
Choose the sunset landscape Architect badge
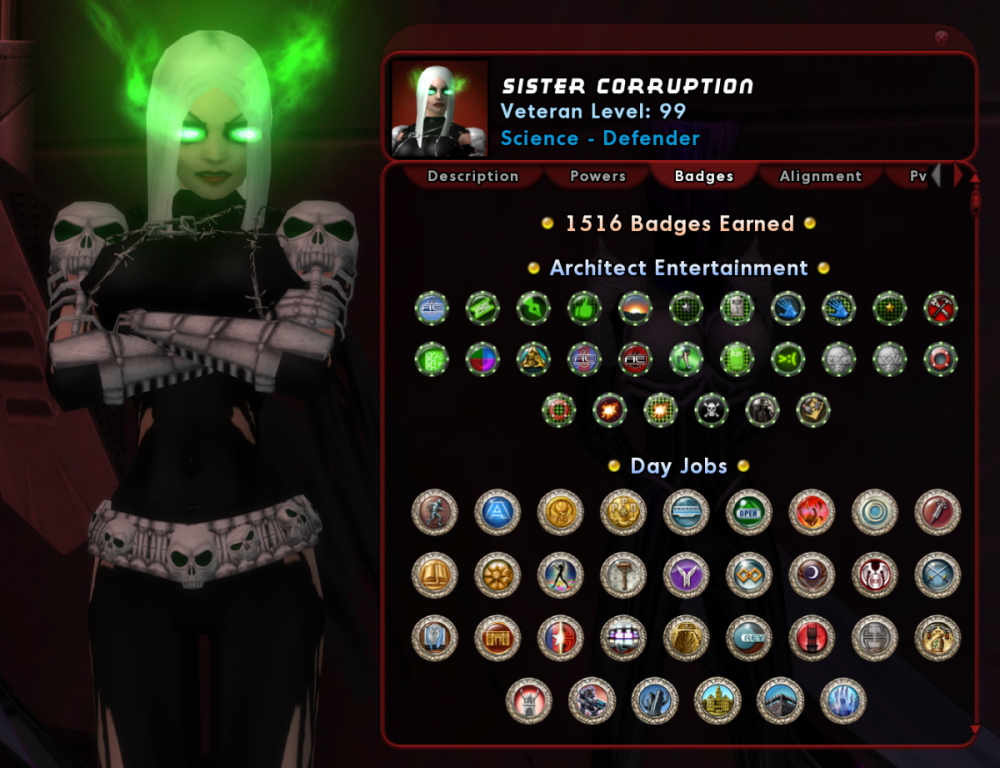tap(635, 308)
